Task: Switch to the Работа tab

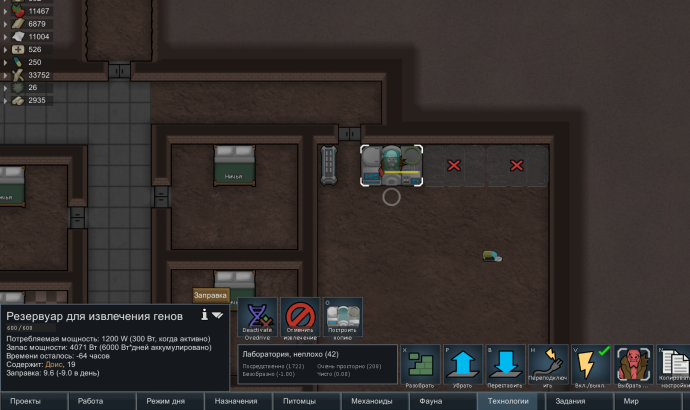Action: click(x=102, y=401)
